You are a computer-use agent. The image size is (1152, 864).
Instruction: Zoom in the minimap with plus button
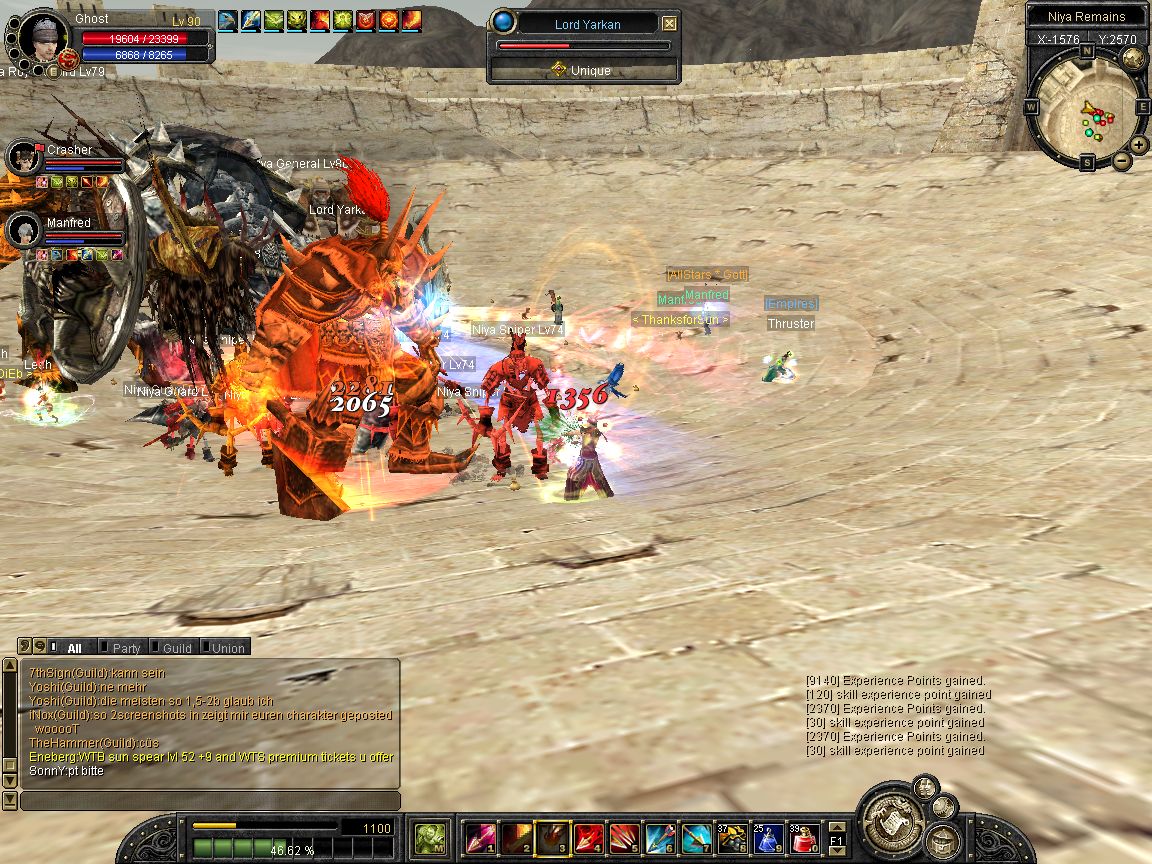tap(1139, 145)
